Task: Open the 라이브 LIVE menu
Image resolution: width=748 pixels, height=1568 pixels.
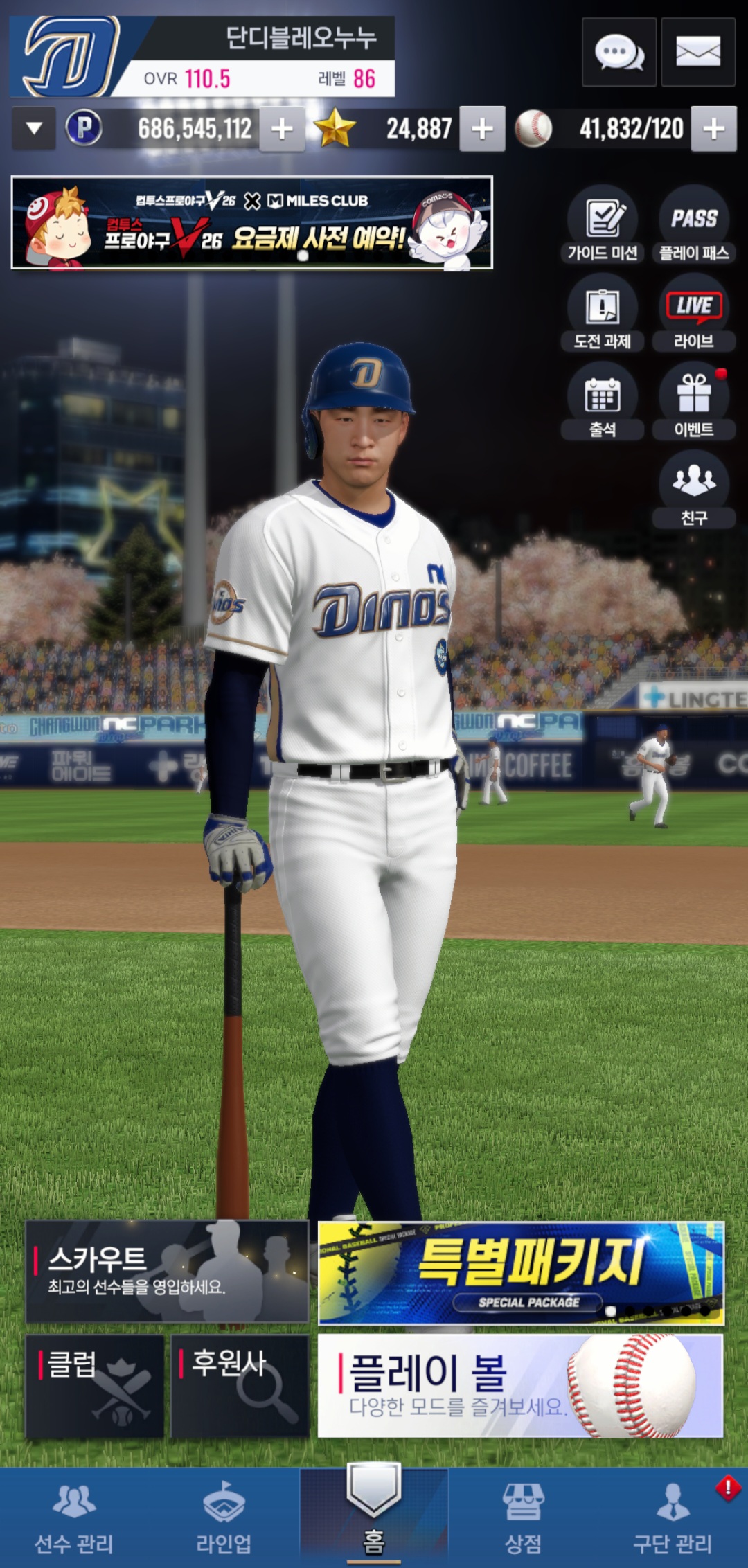Action: point(693,313)
